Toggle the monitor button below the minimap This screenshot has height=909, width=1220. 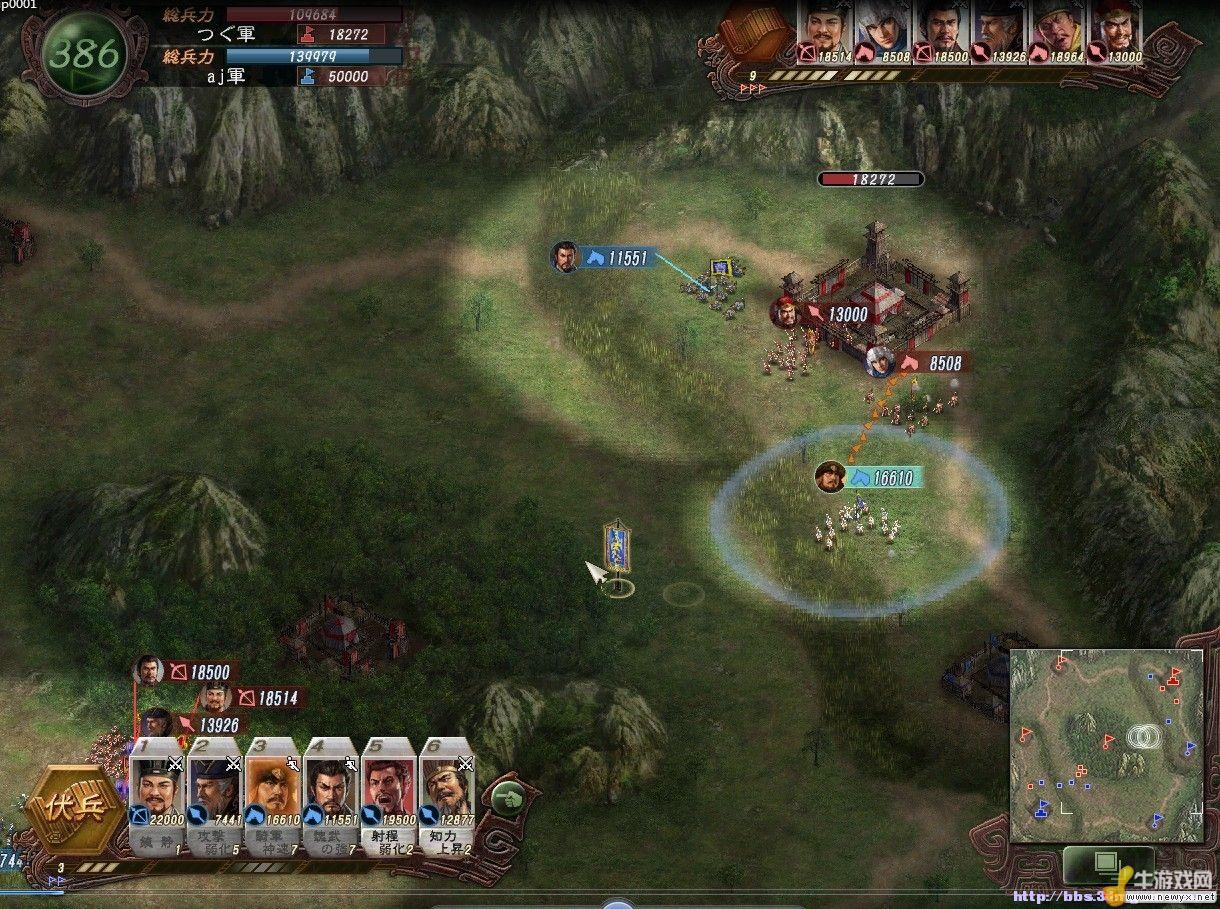coord(1106,862)
